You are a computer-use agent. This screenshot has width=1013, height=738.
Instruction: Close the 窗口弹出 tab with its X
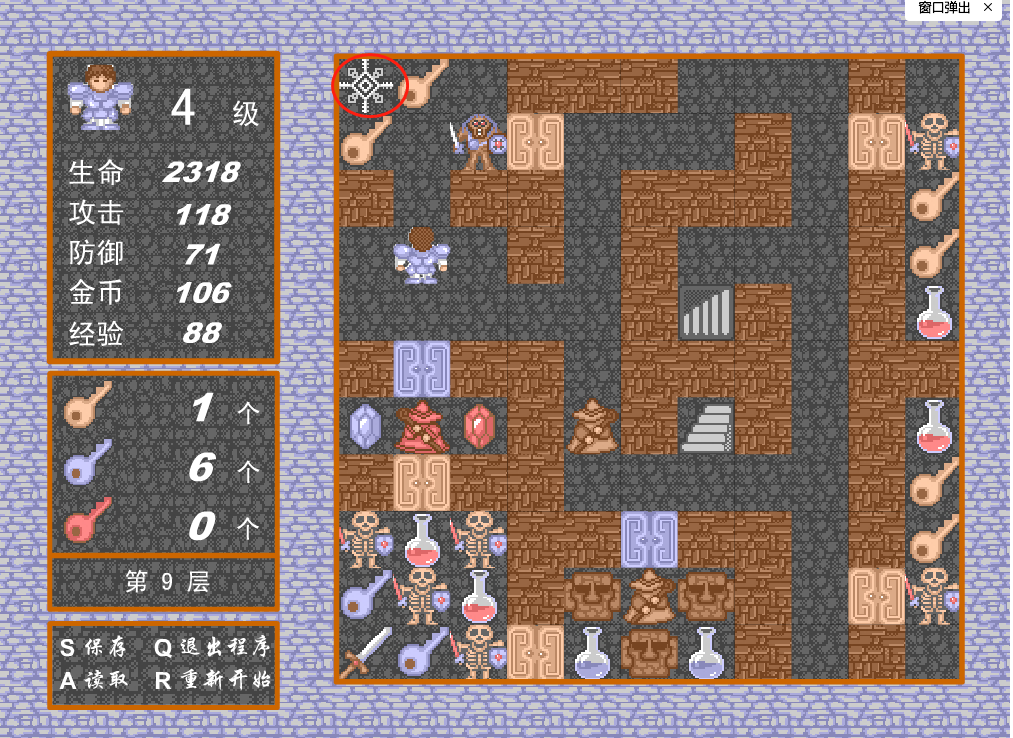pyautogui.click(x=988, y=8)
